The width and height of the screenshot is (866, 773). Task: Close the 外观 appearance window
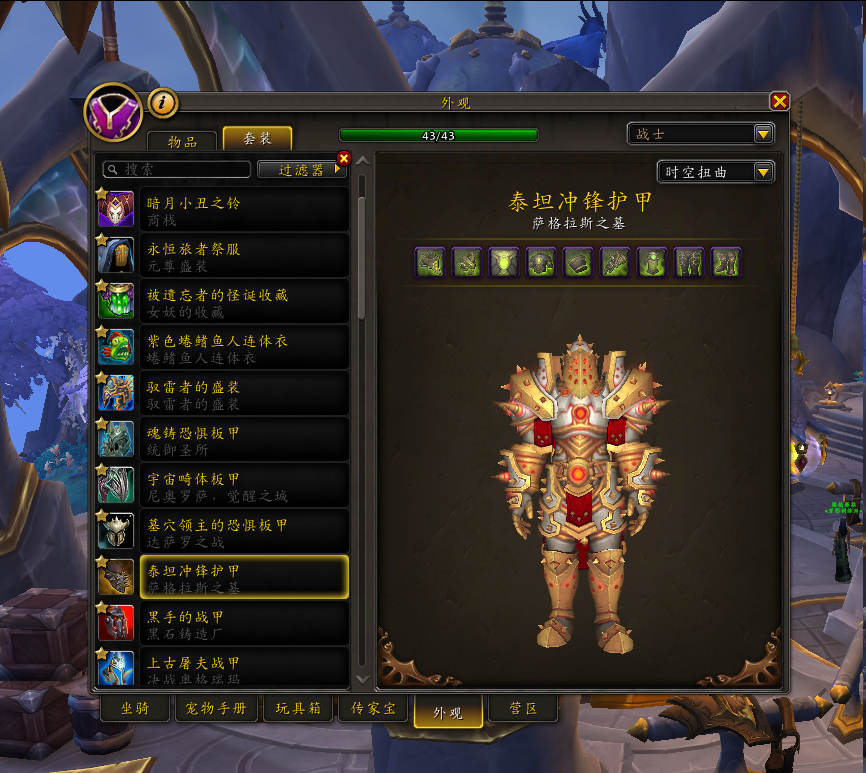click(x=780, y=101)
